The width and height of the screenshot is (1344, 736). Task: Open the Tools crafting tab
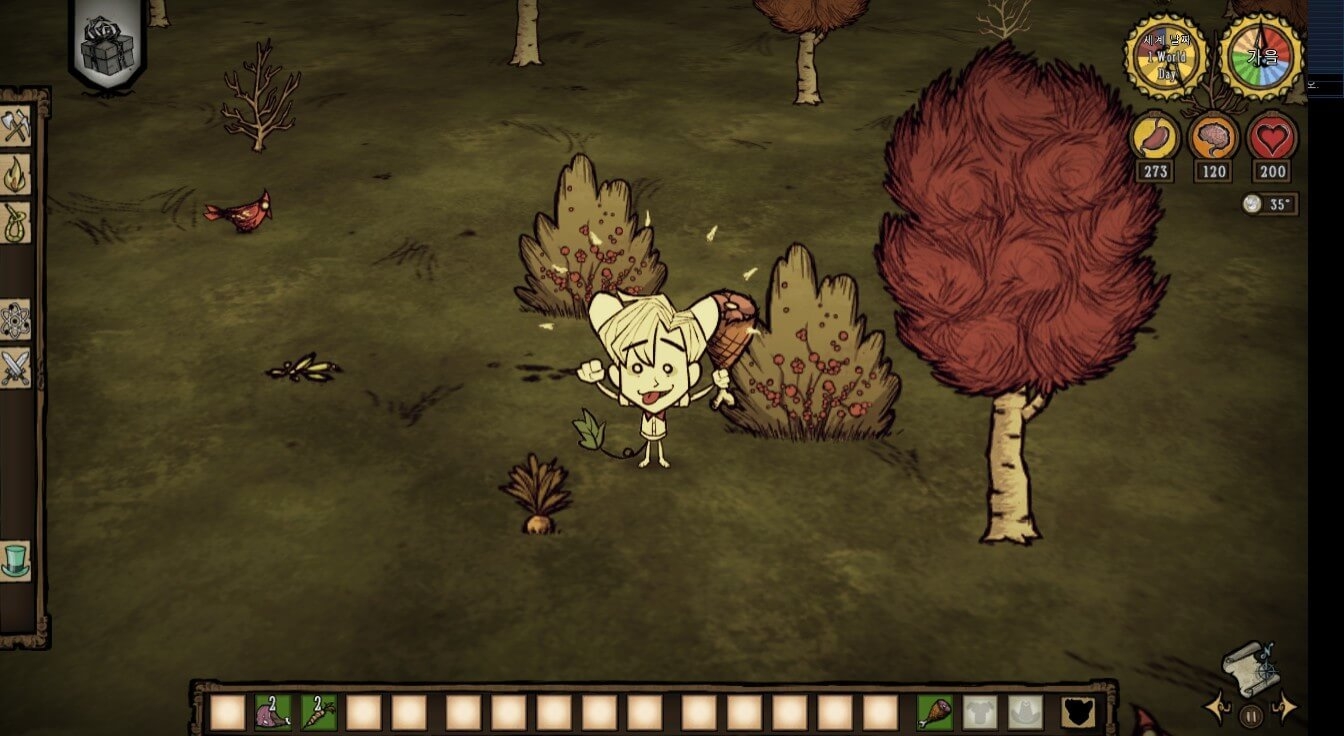pyautogui.click(x=16, y=126)
